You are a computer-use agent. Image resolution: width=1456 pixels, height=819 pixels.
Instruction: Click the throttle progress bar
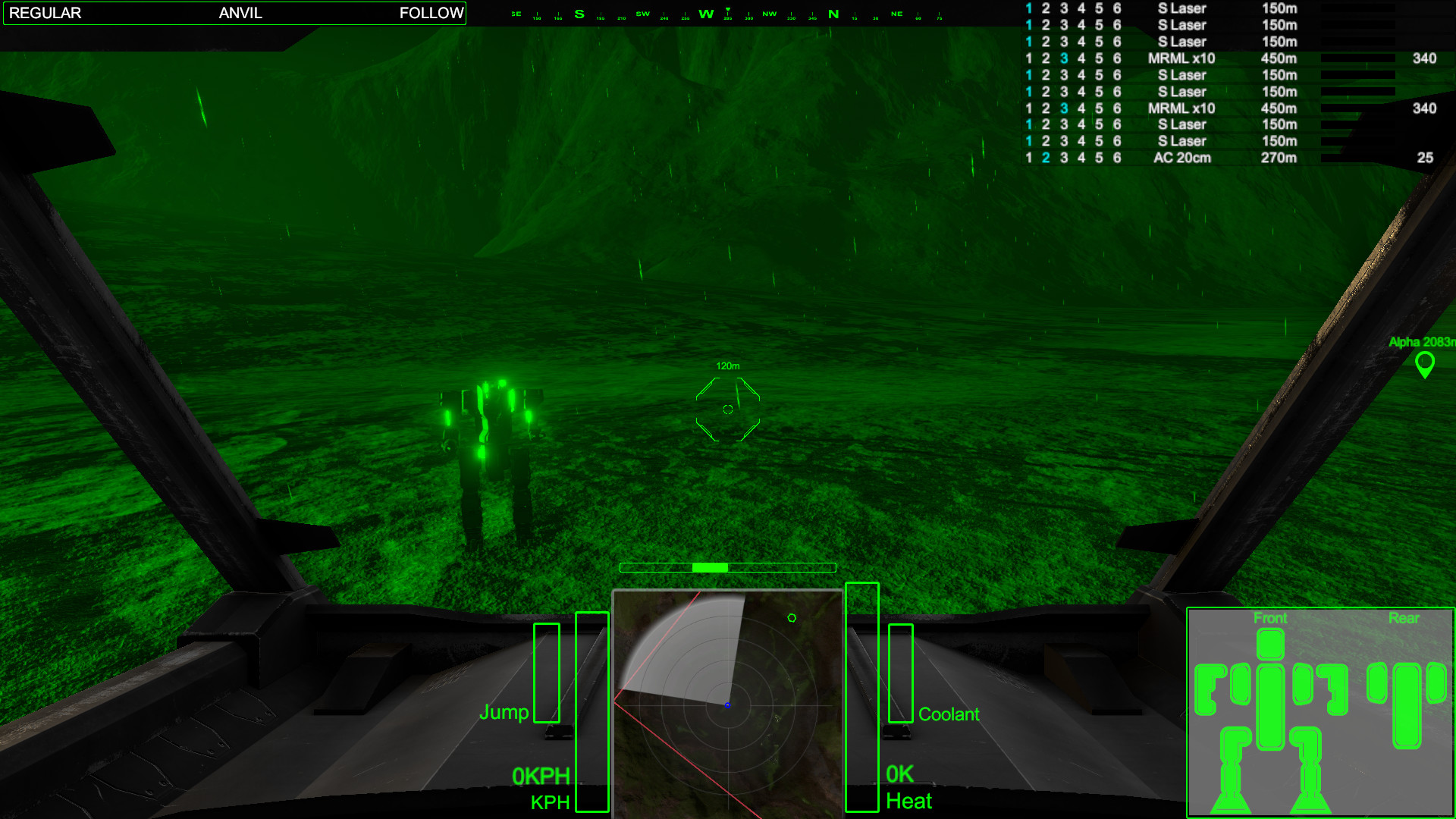[x=727, y=567]
